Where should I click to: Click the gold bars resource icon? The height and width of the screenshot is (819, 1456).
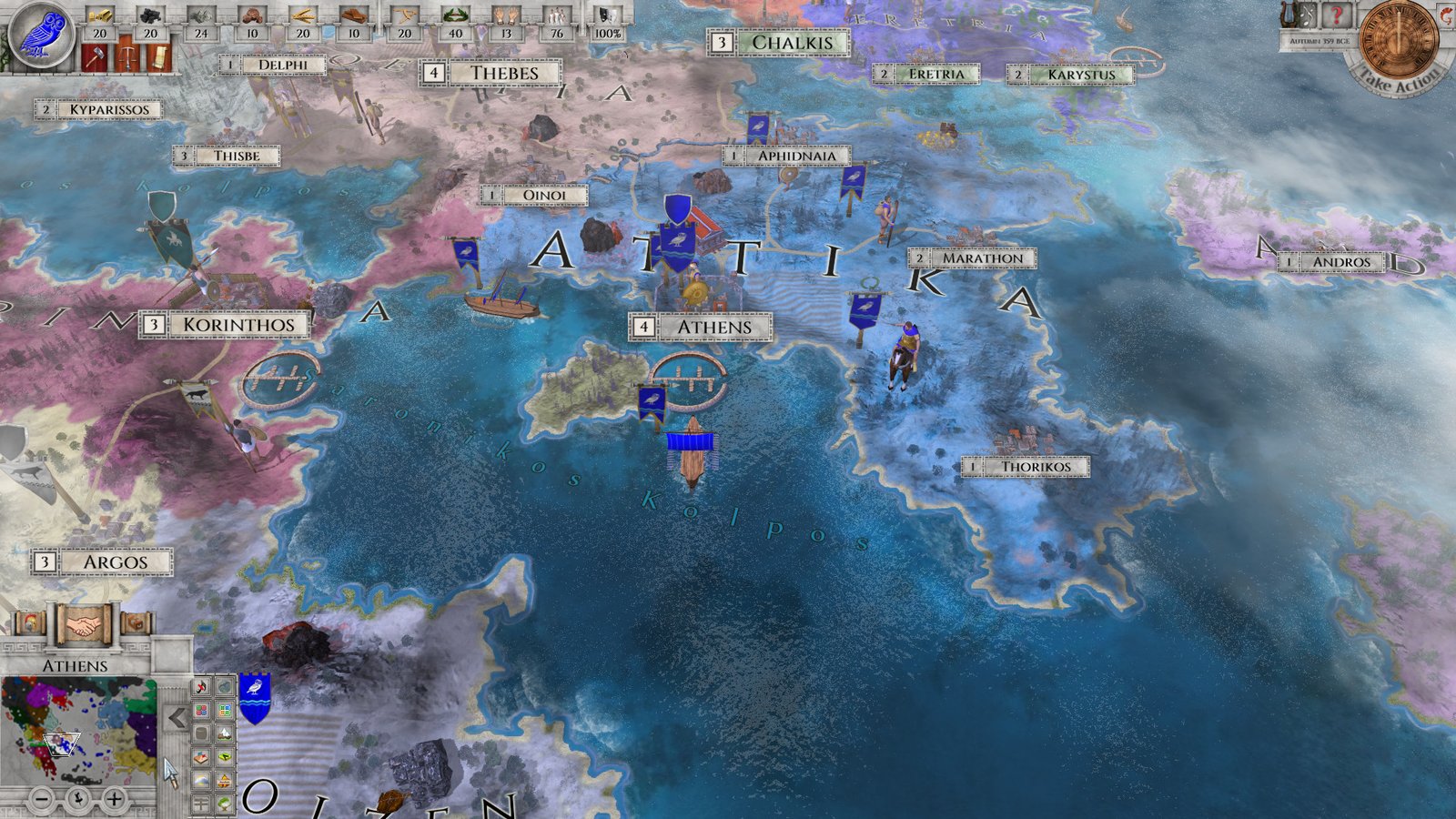click(x=99, y=15)
